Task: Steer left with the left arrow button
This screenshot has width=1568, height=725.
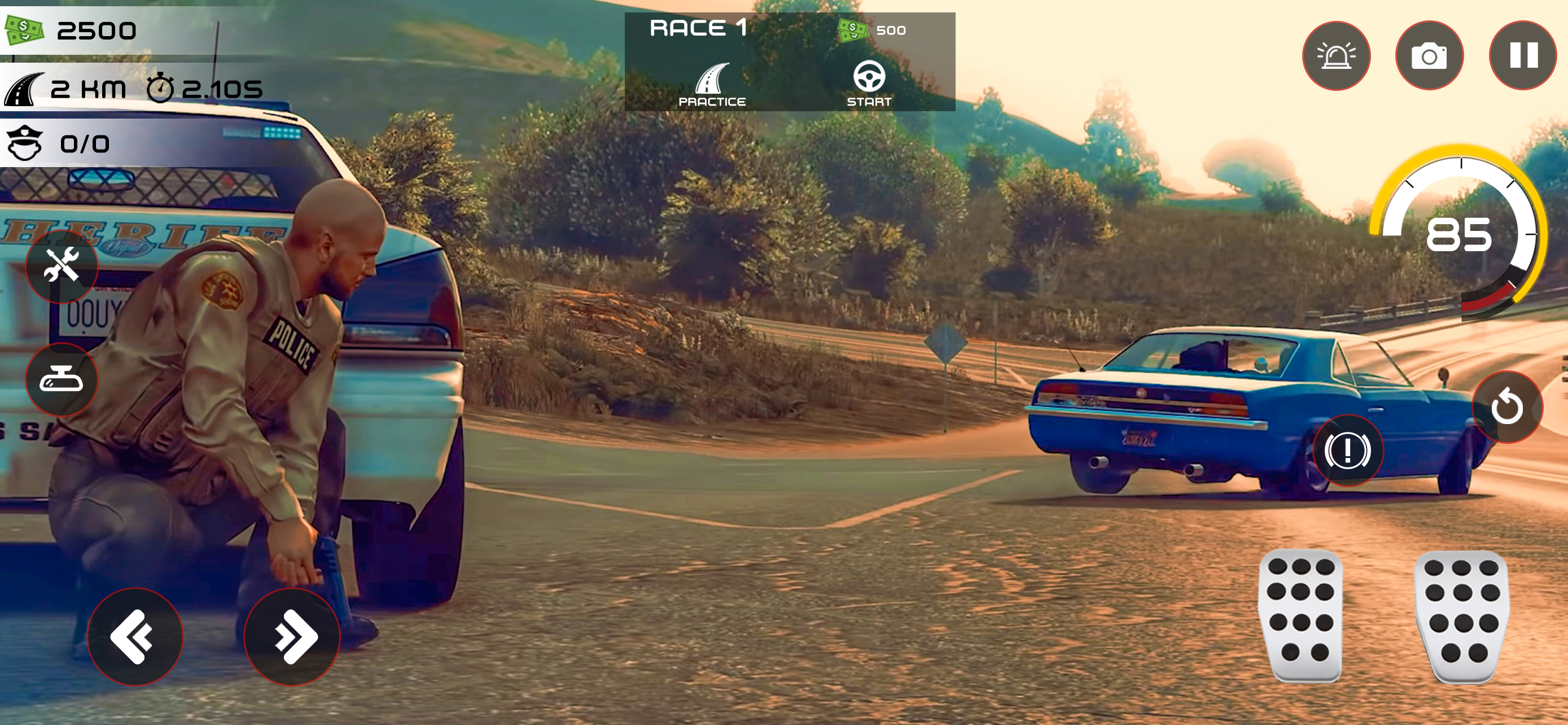Action: point(134,636)
